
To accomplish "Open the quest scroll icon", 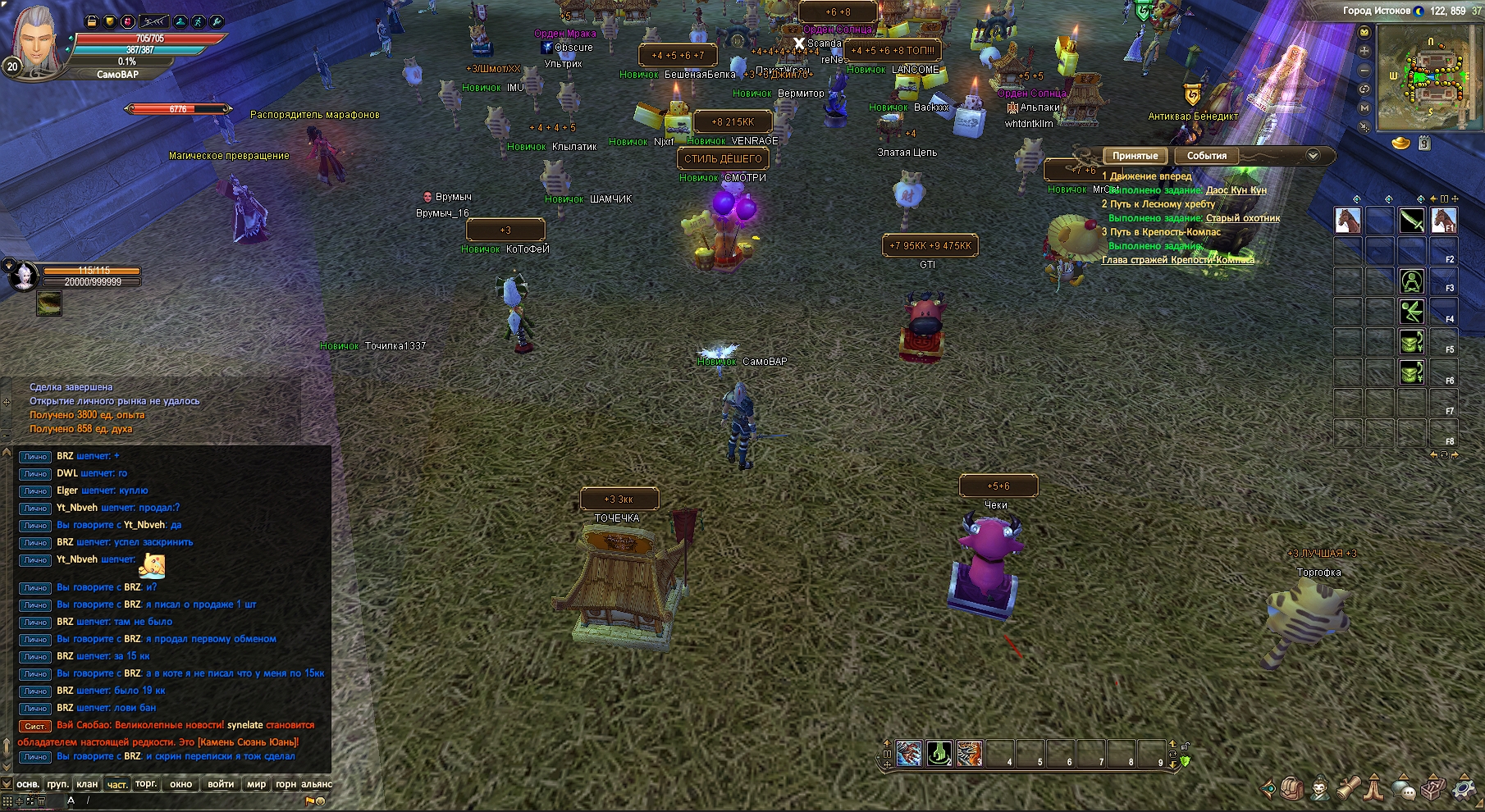I will 1347,789.
